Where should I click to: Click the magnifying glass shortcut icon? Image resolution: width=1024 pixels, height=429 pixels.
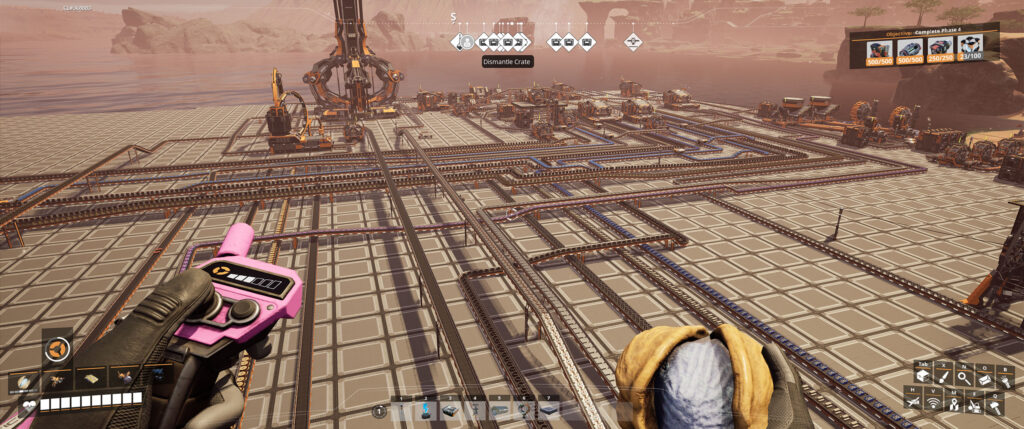pyautogui.click(x=962, y=376)
